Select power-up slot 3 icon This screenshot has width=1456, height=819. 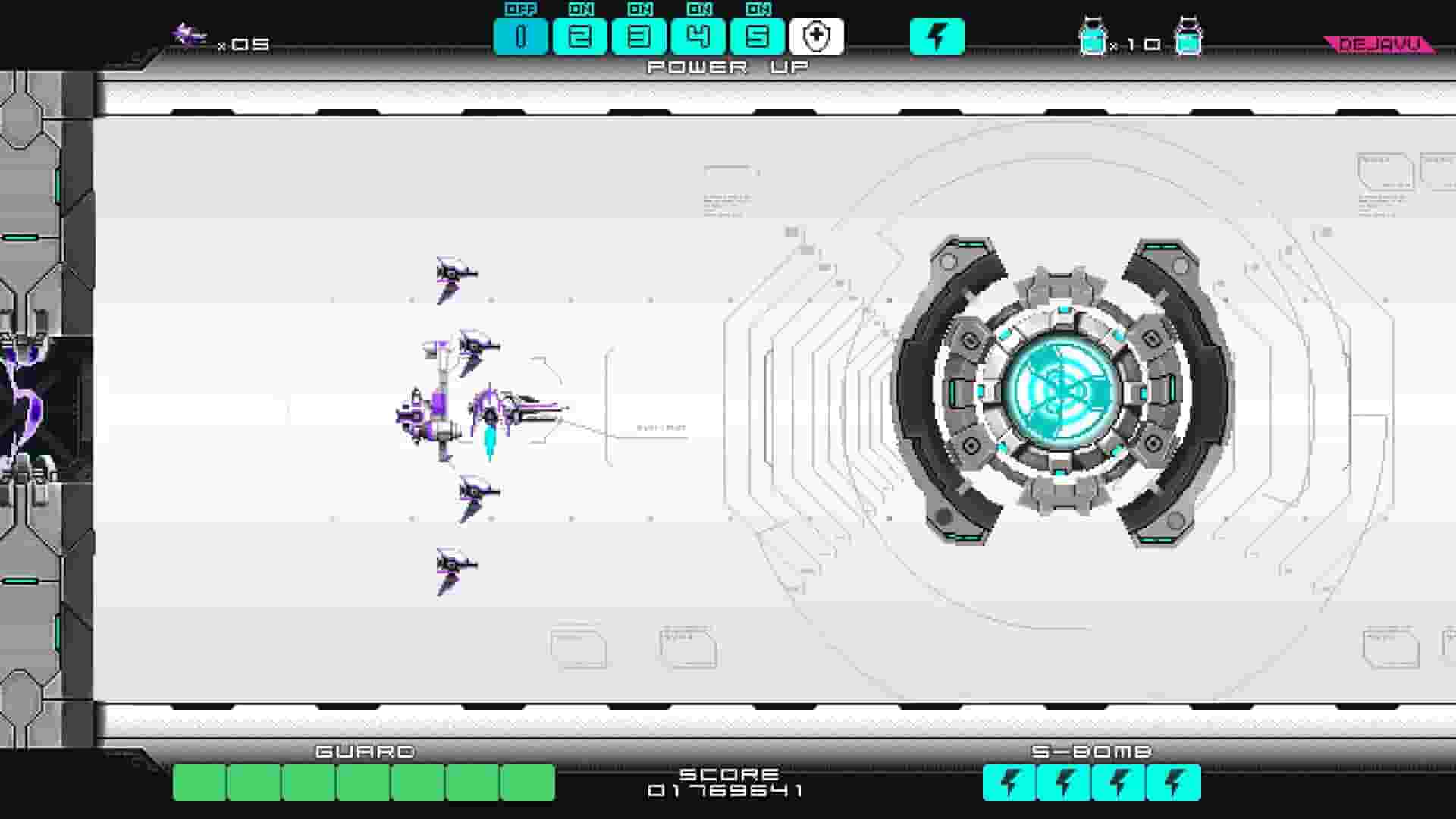click(639, 34)
